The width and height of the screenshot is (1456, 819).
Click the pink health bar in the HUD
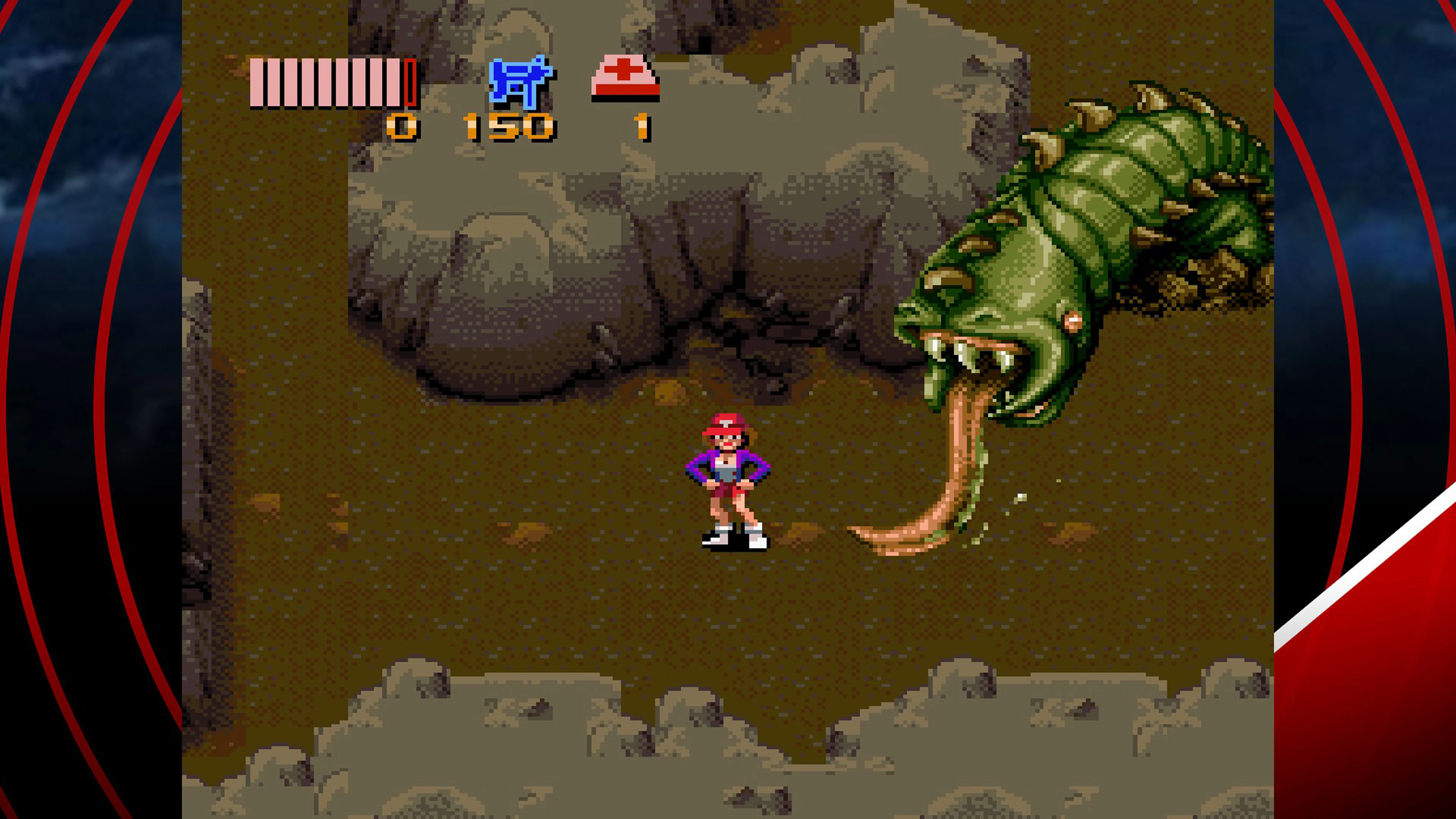click(x=322, y=82)
